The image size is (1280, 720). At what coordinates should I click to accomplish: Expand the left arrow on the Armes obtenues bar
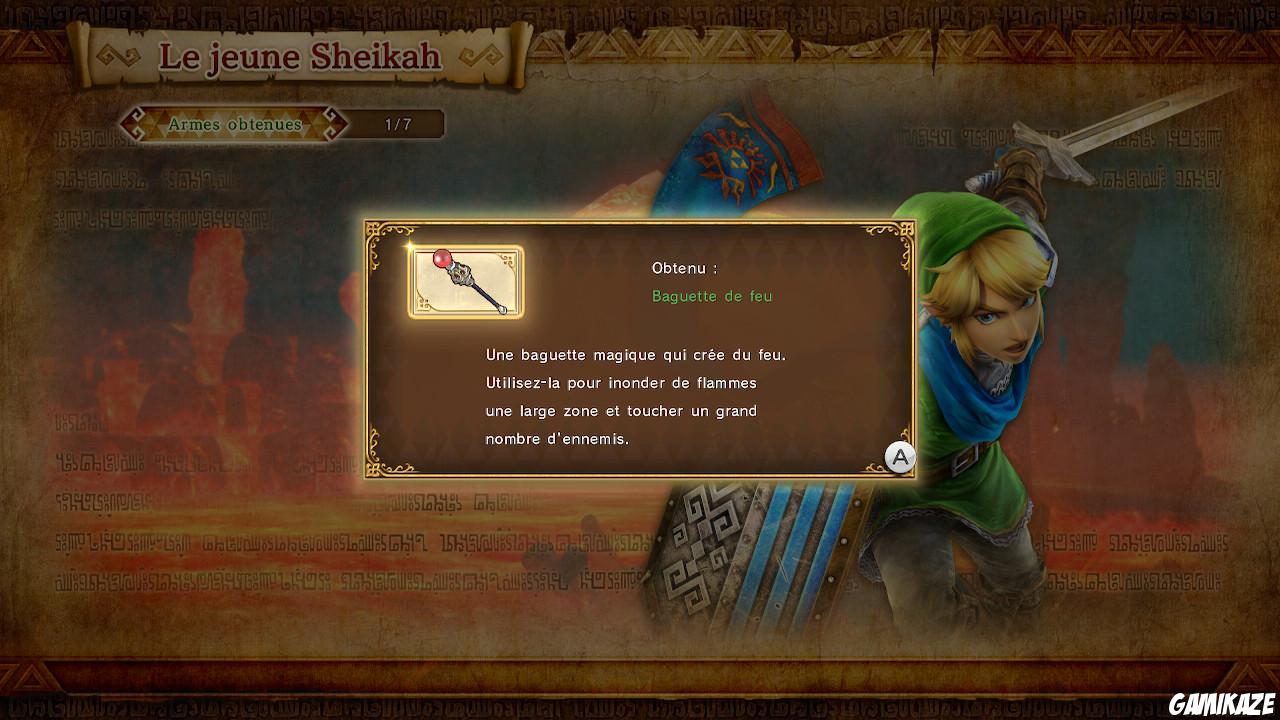coord(130,124)
